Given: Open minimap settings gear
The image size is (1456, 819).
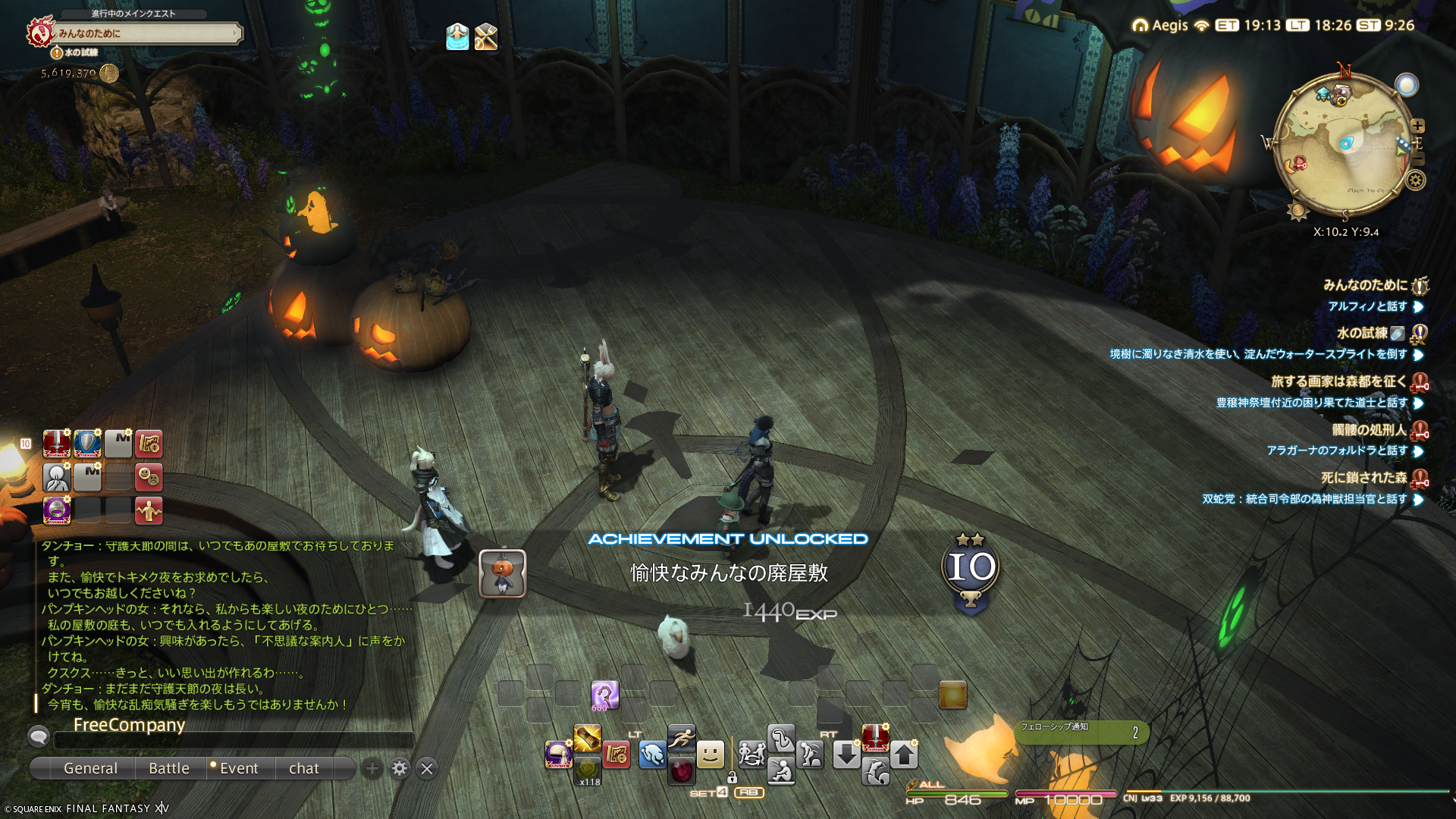Looking at the screenshot, I should (x=1415, y=180).
